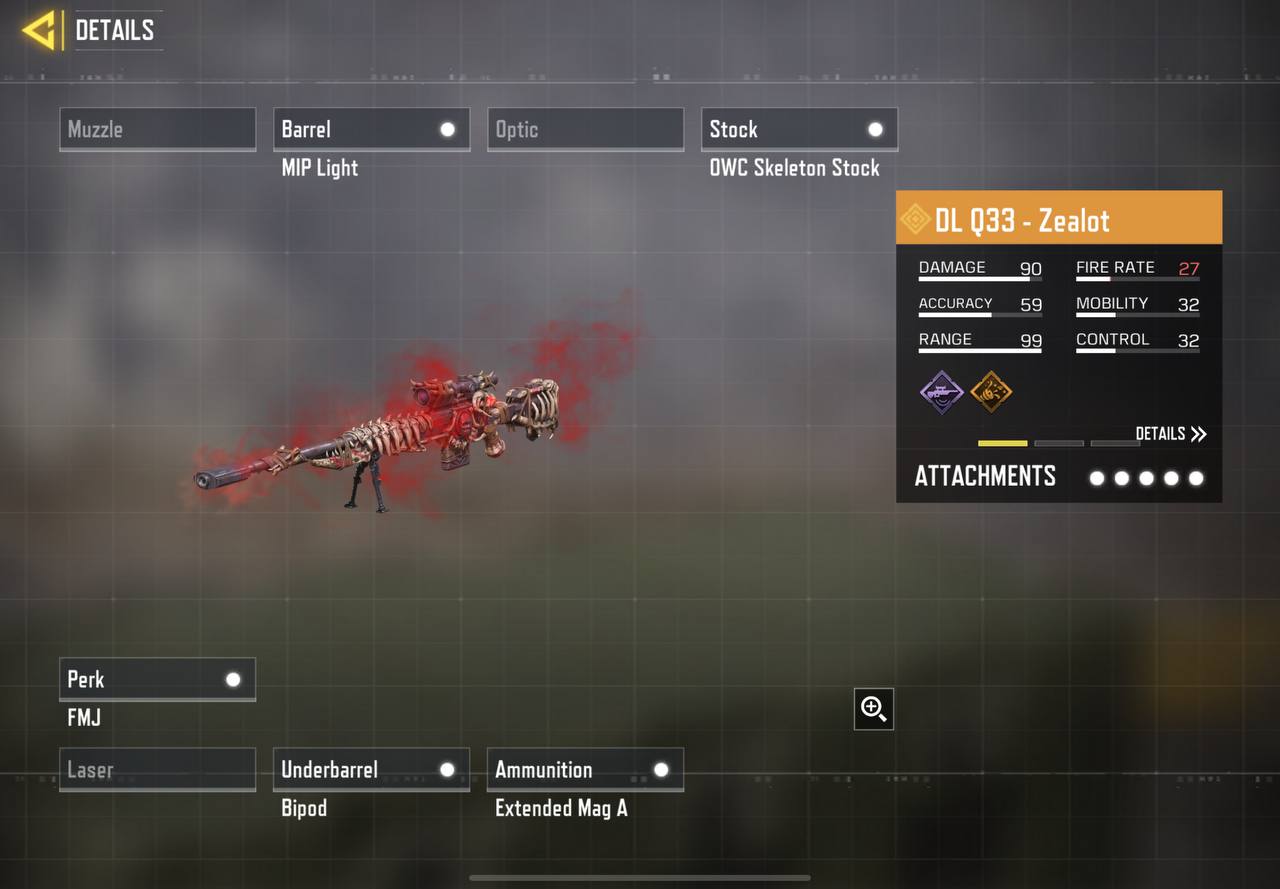Image resolution: width=1280 pixels, height=889 pixels.
Task: Click the magnifying glass zoom icon
Action: click(x=874, y=709)
